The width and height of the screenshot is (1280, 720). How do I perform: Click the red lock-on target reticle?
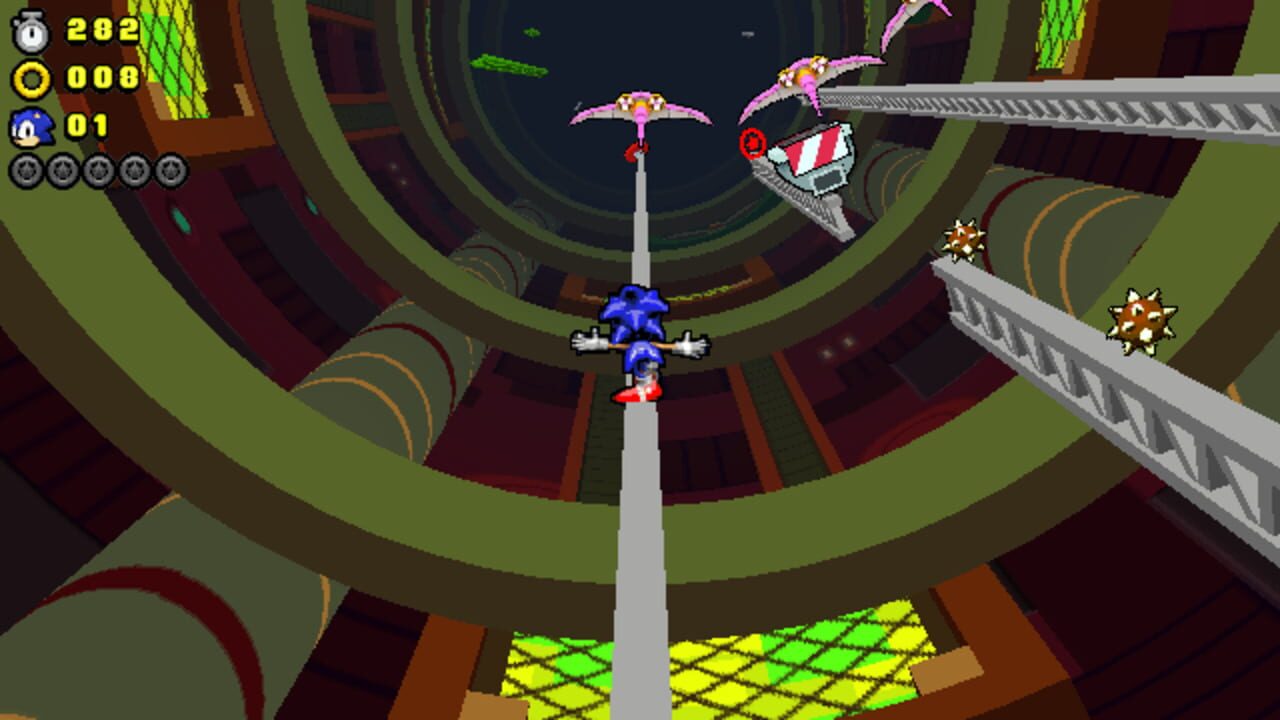[753, 142]
